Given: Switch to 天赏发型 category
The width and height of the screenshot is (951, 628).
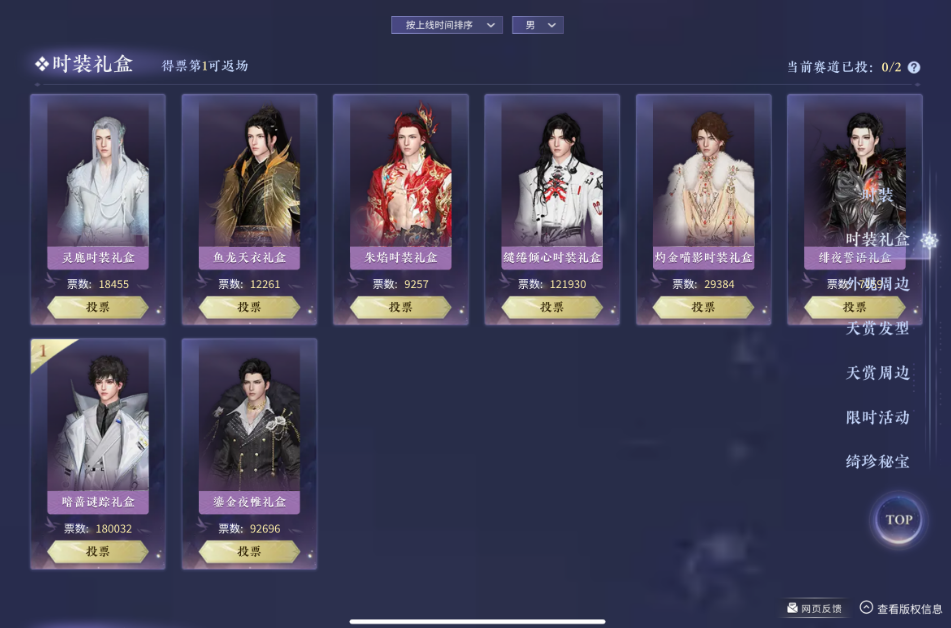Looking at the screenshot, I should point(877,328).
